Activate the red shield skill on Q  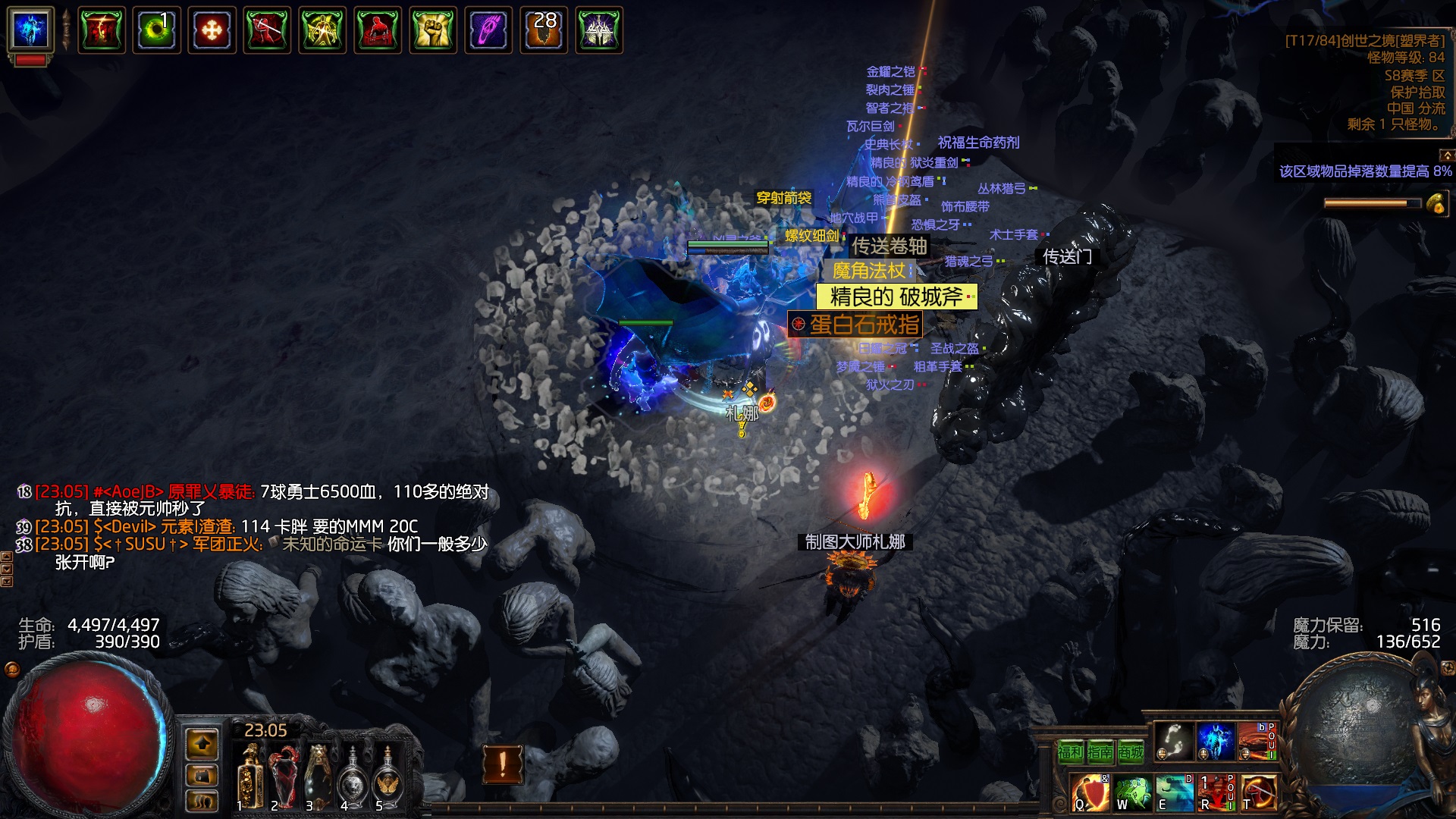pyautogui.click(x=1090, y=792)
